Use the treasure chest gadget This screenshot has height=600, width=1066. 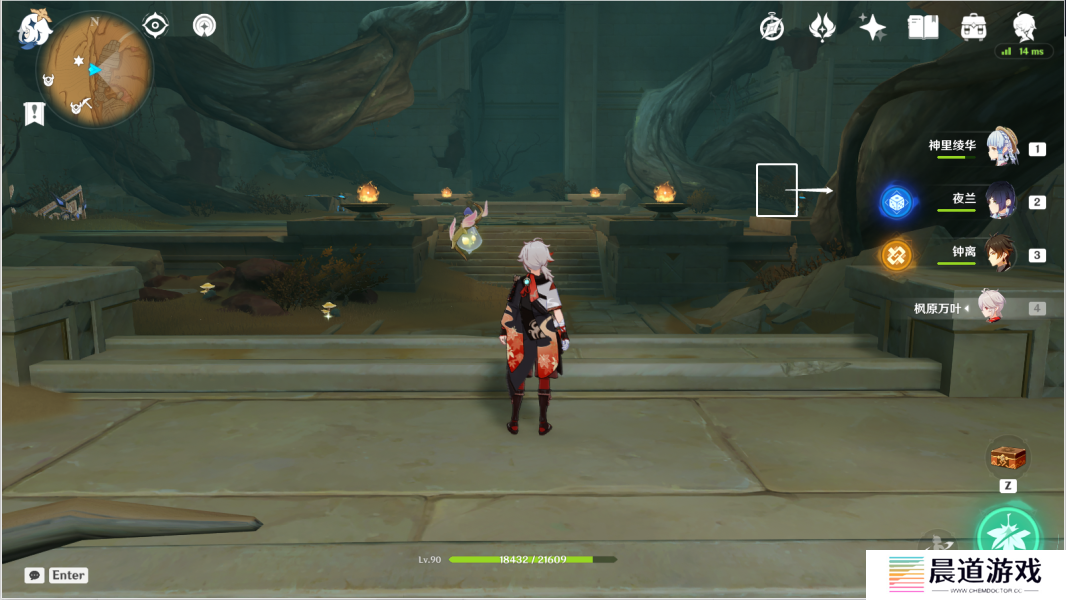click(x=1008, y=458)
